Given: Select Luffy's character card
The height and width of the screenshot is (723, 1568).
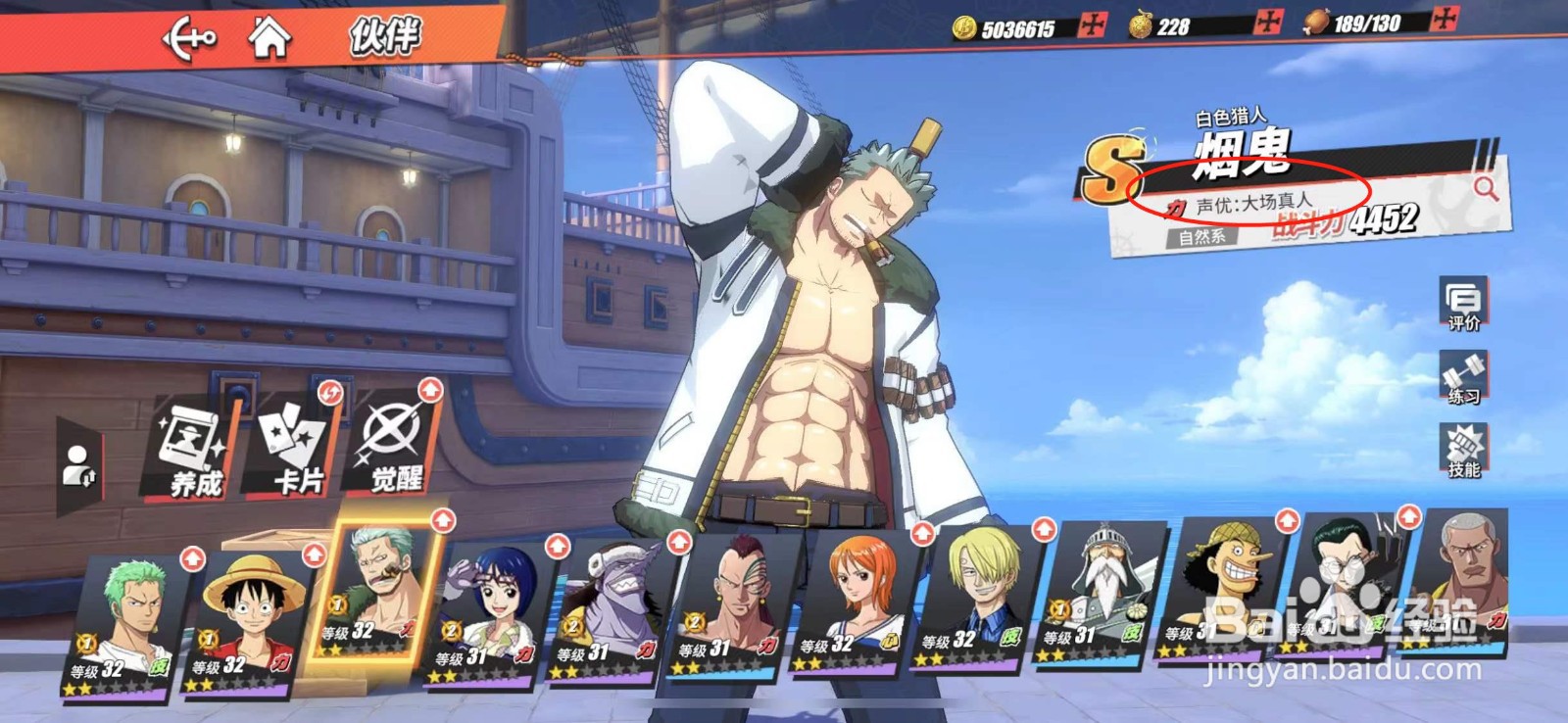Looking at the screenshot, I should (248, 619).
